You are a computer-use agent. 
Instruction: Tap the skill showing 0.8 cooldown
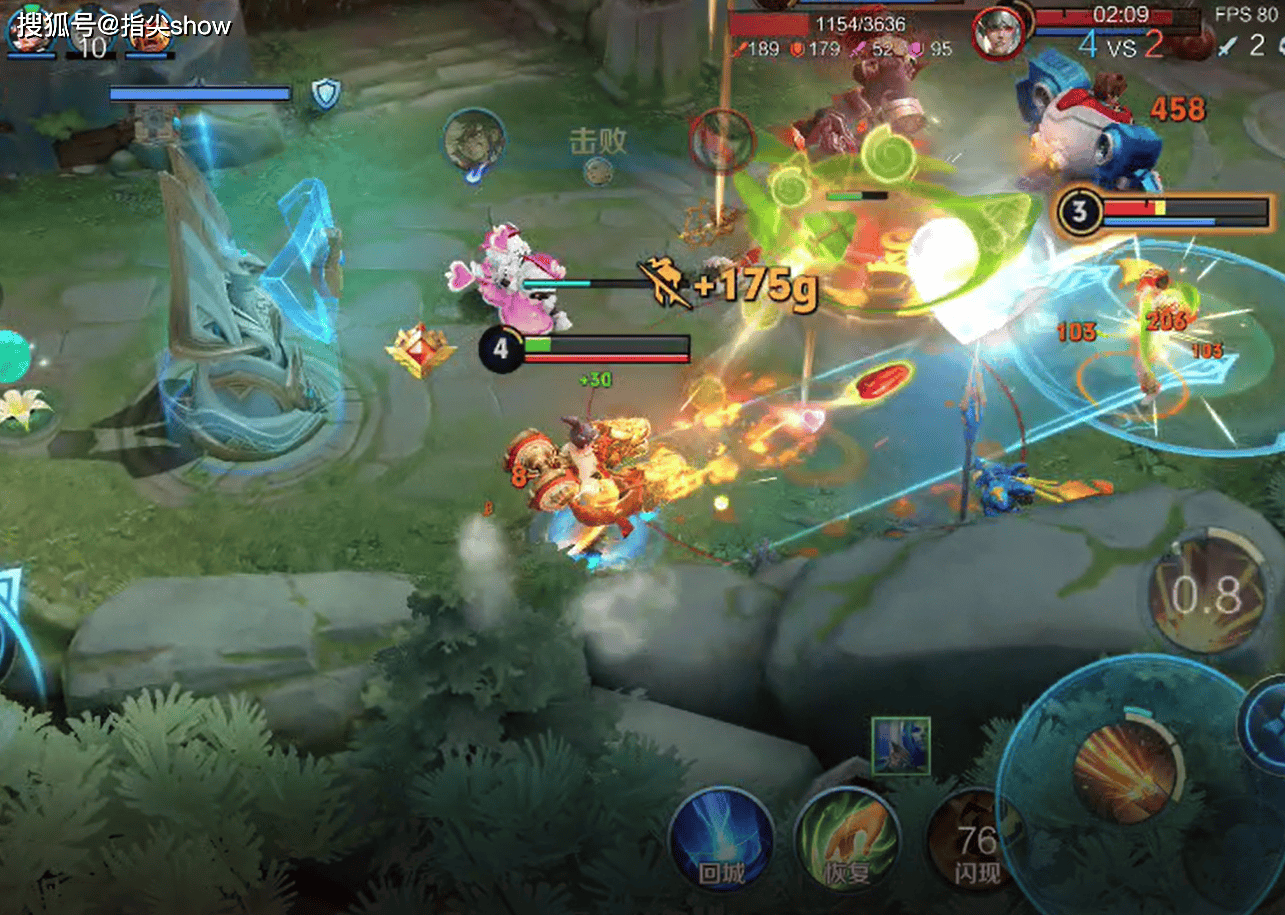coord(1206,596)
